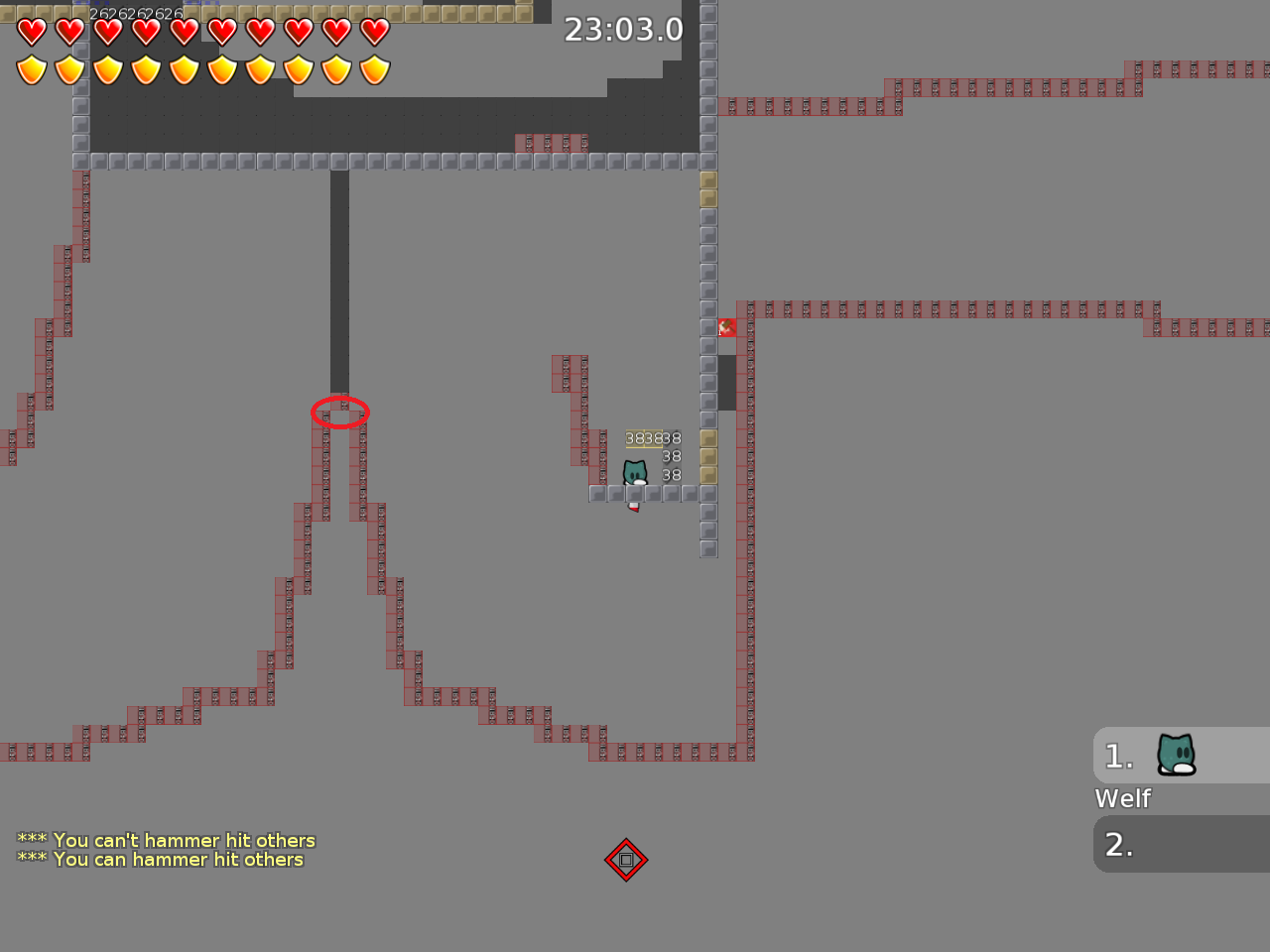Expand the empty scoreboard slot labeled 2.
This screenshot has height=952, width=1270.
pos(1118,844)
